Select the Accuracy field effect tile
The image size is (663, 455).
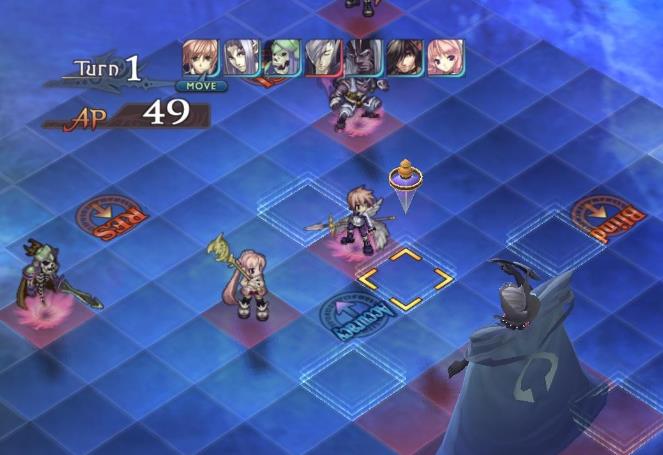point(357,312)
